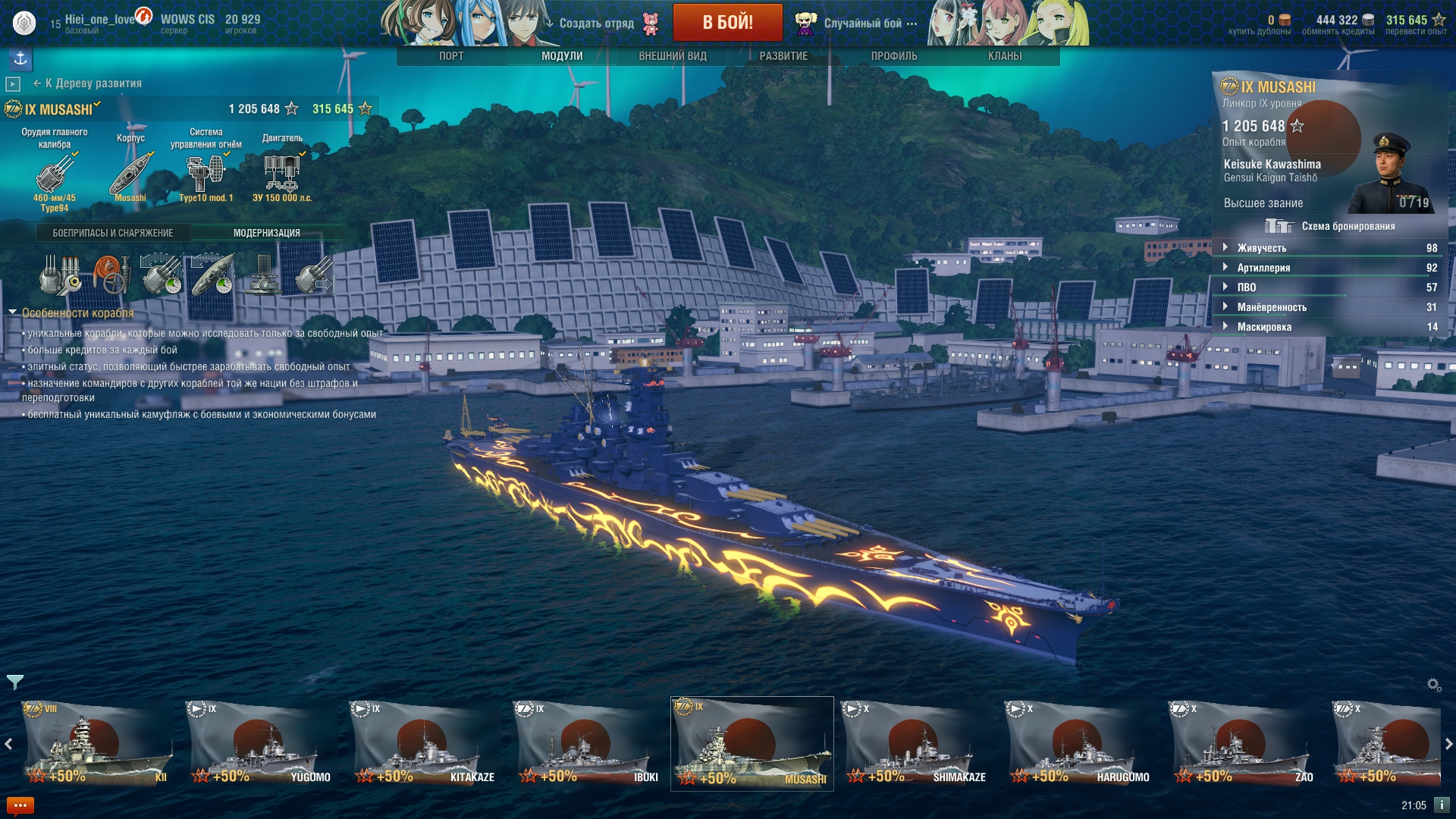Create a division via Создать отряд
This screenshot has height=819, width=1456.
[596, 24]
